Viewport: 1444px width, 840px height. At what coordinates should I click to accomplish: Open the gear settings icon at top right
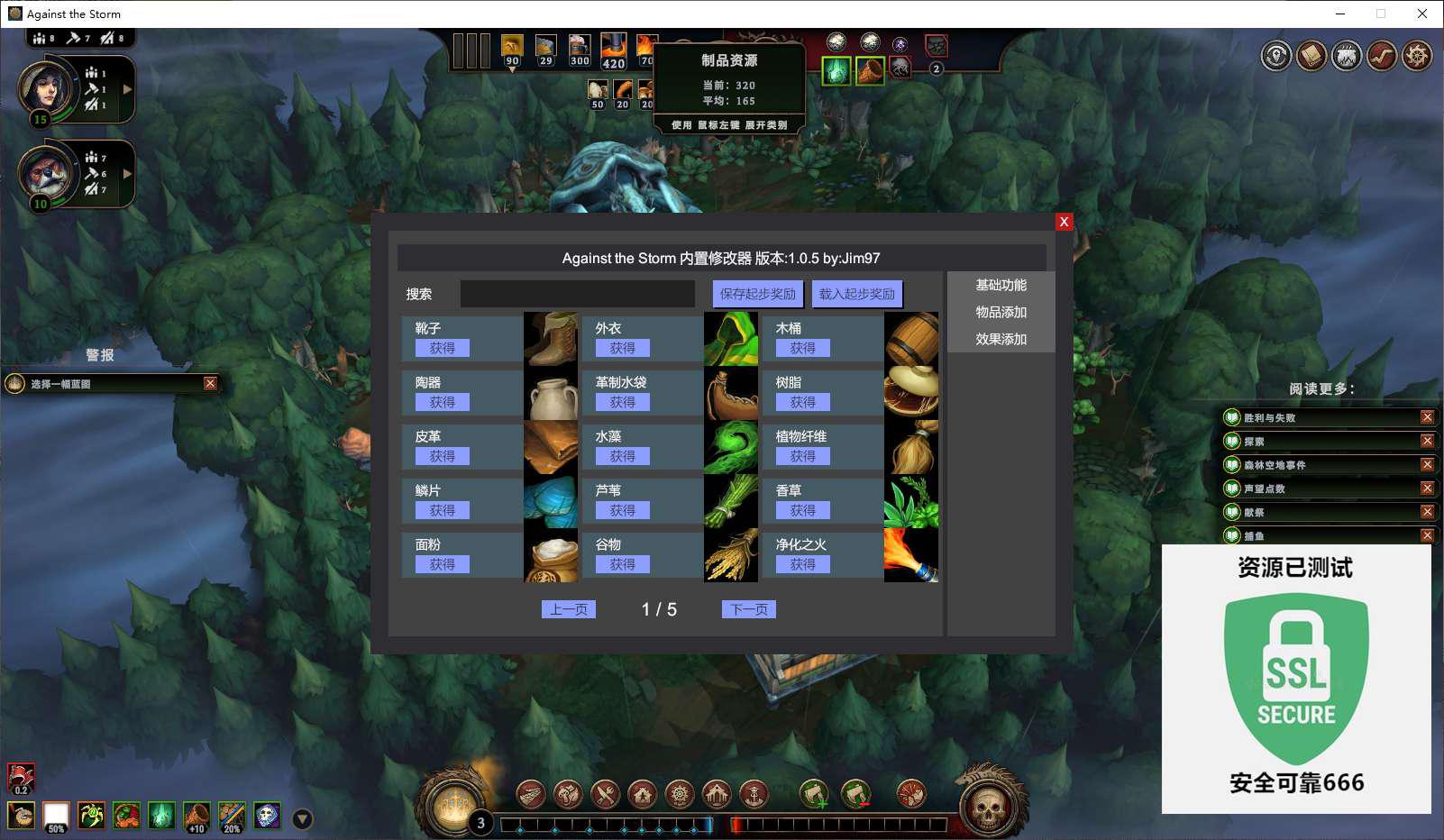[x=1417, y=56]
